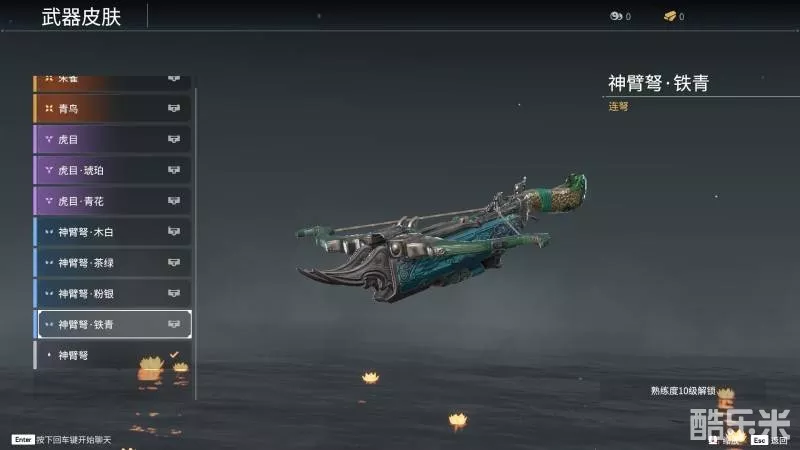Choose the 虎目 skin entry

pyautogui.click(x=112, y=139)
